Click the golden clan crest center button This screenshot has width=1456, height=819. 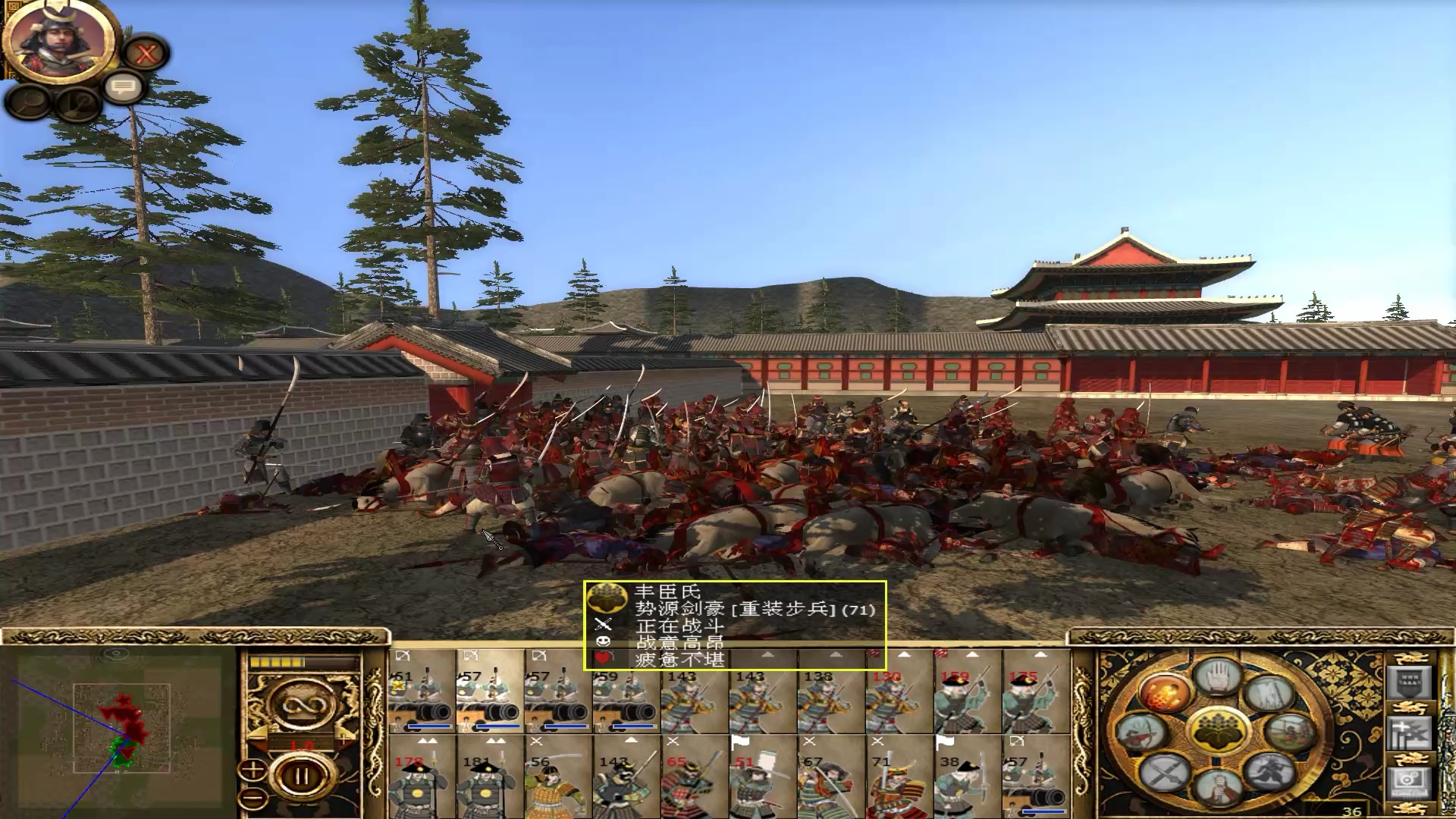pyautogui.click(x=1217, y=730)
